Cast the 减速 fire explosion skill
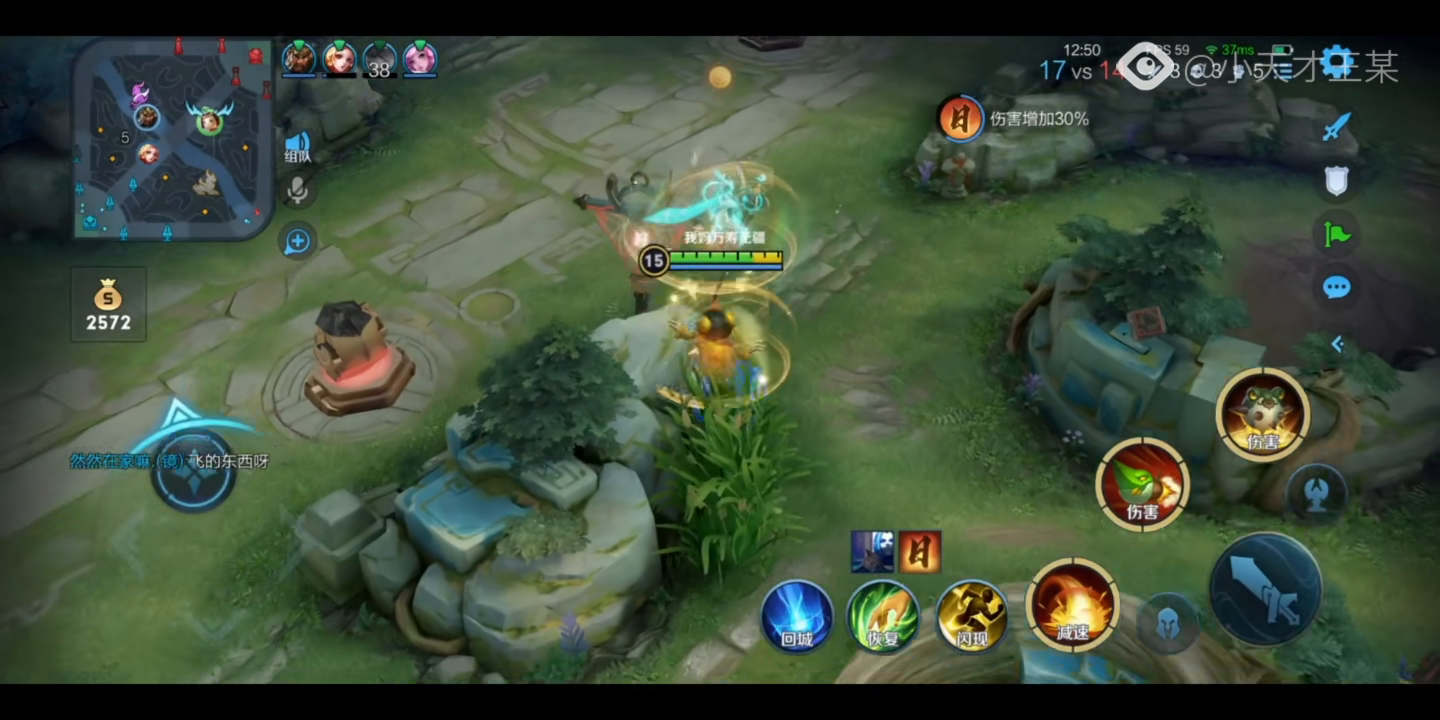The width and height of the screenshot is (1440, 720). pyautogui.click(x=1072, y=604)
